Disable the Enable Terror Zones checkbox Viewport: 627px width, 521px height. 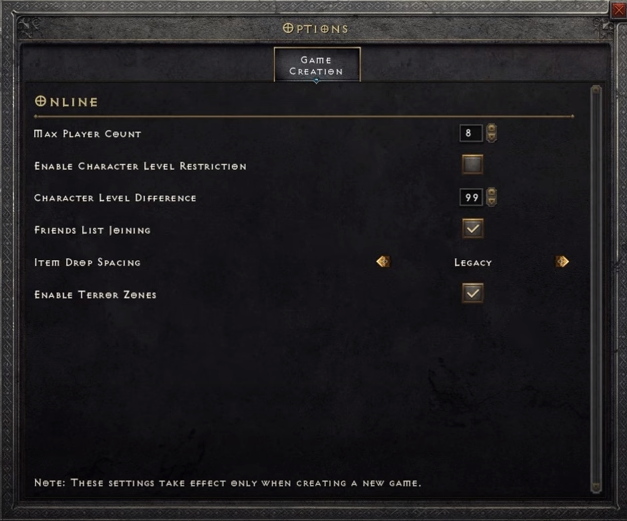472,293
